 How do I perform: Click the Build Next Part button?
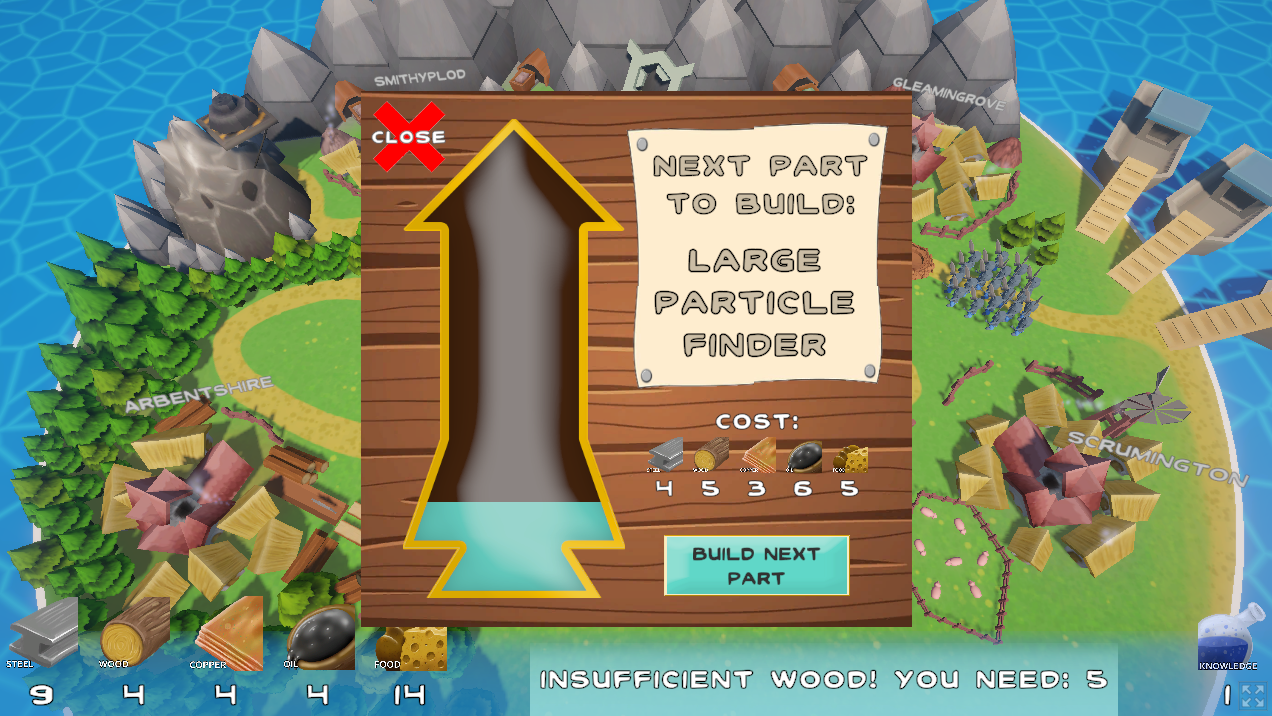(756, 566)
